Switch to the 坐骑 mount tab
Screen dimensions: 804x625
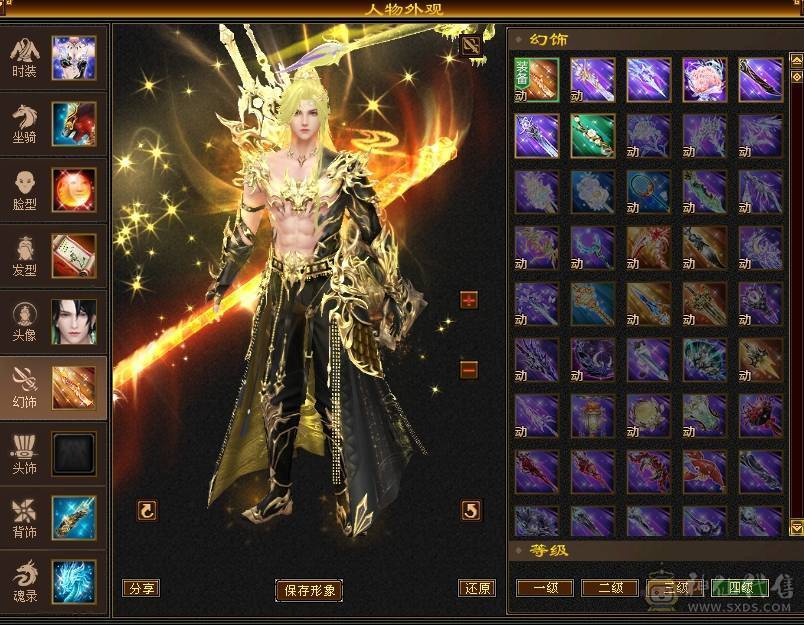tap(53, 124)
